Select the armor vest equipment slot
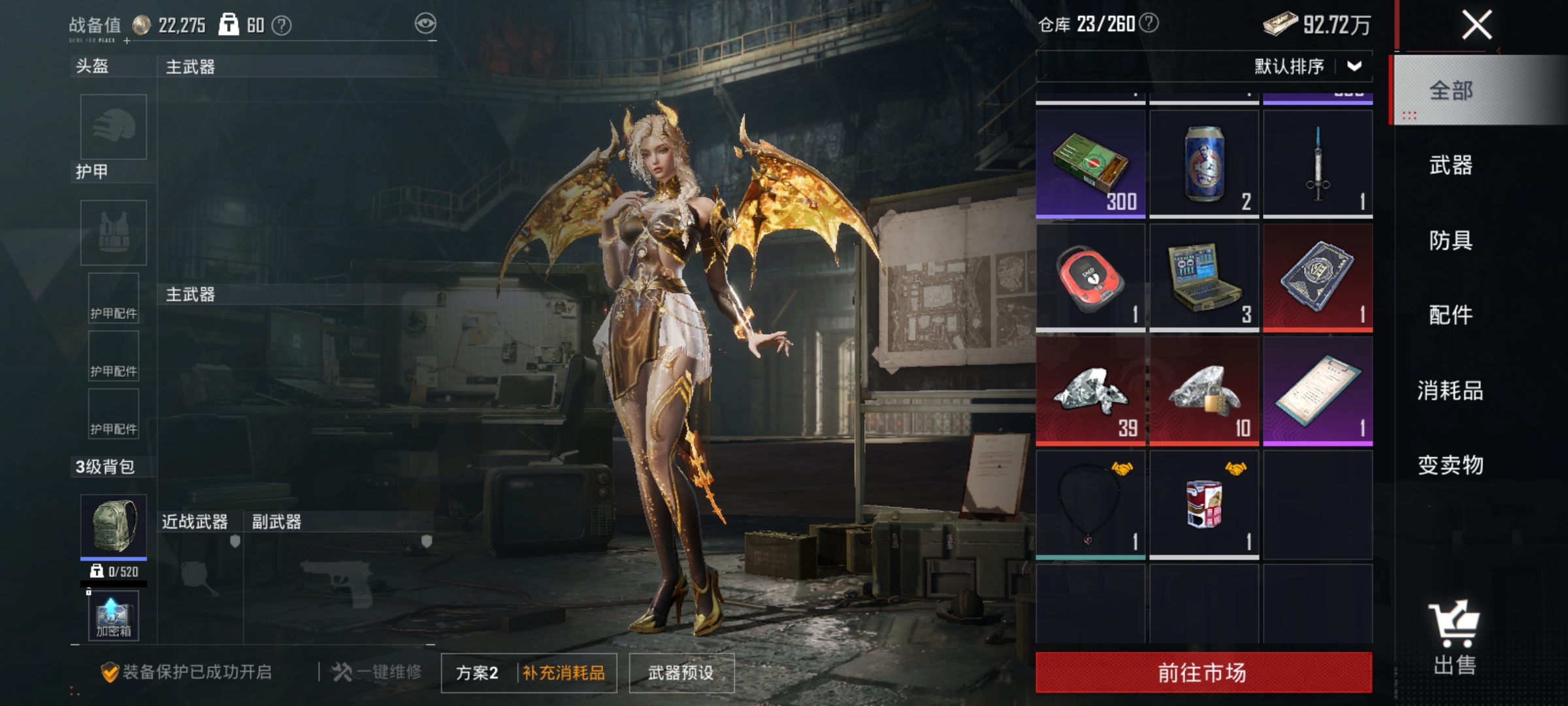The width and height of the screenshot is (1568, 706). point(112,232)
